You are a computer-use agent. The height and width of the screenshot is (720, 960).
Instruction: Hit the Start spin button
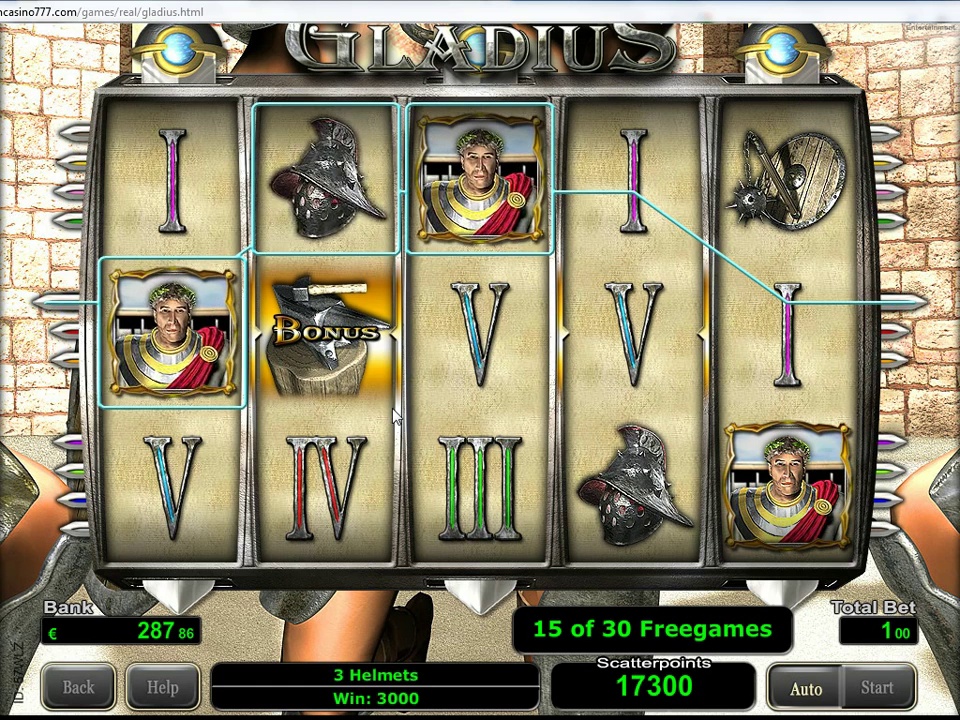[877, 688]
